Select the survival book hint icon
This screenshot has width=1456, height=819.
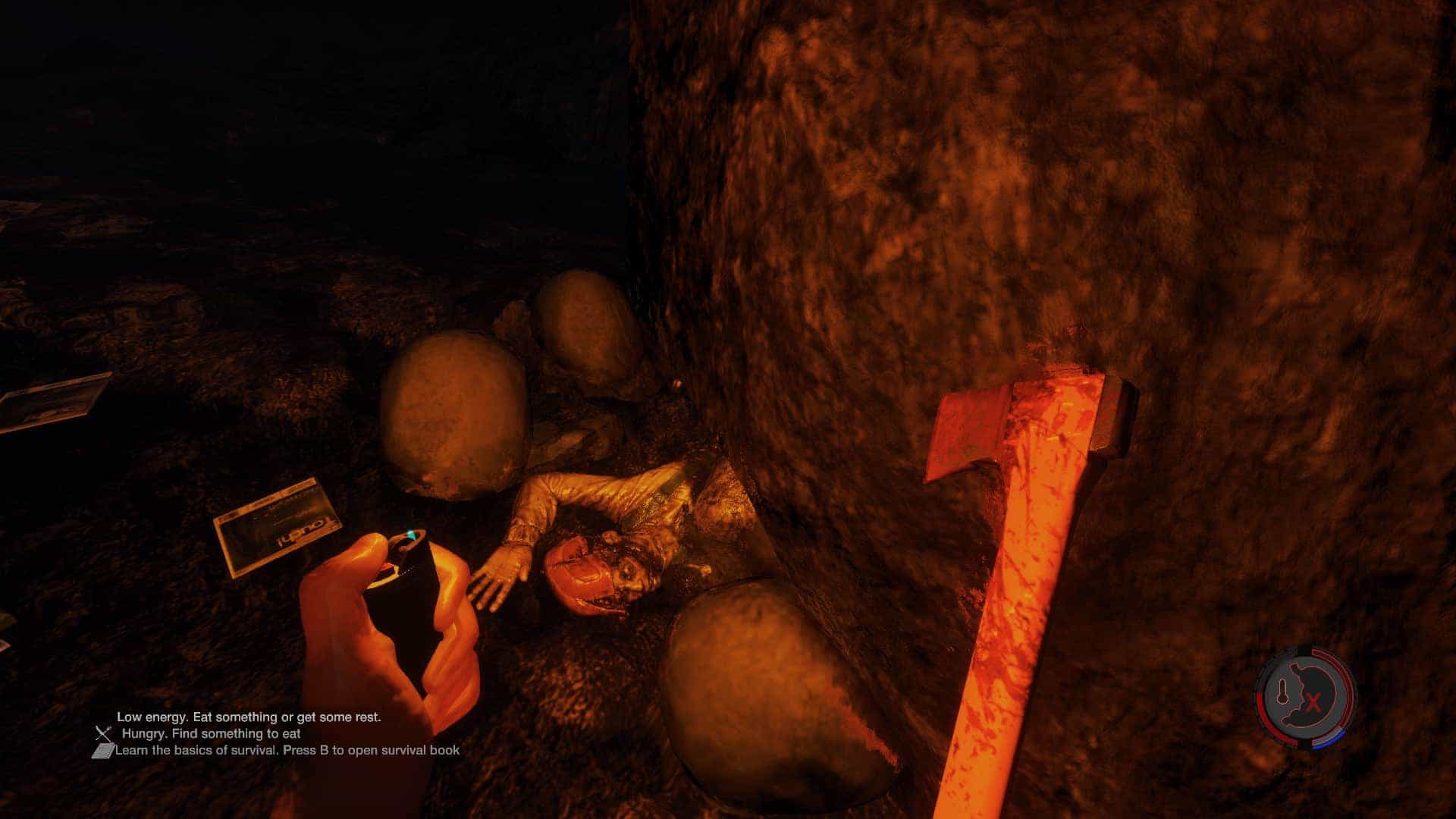[102, 751]
